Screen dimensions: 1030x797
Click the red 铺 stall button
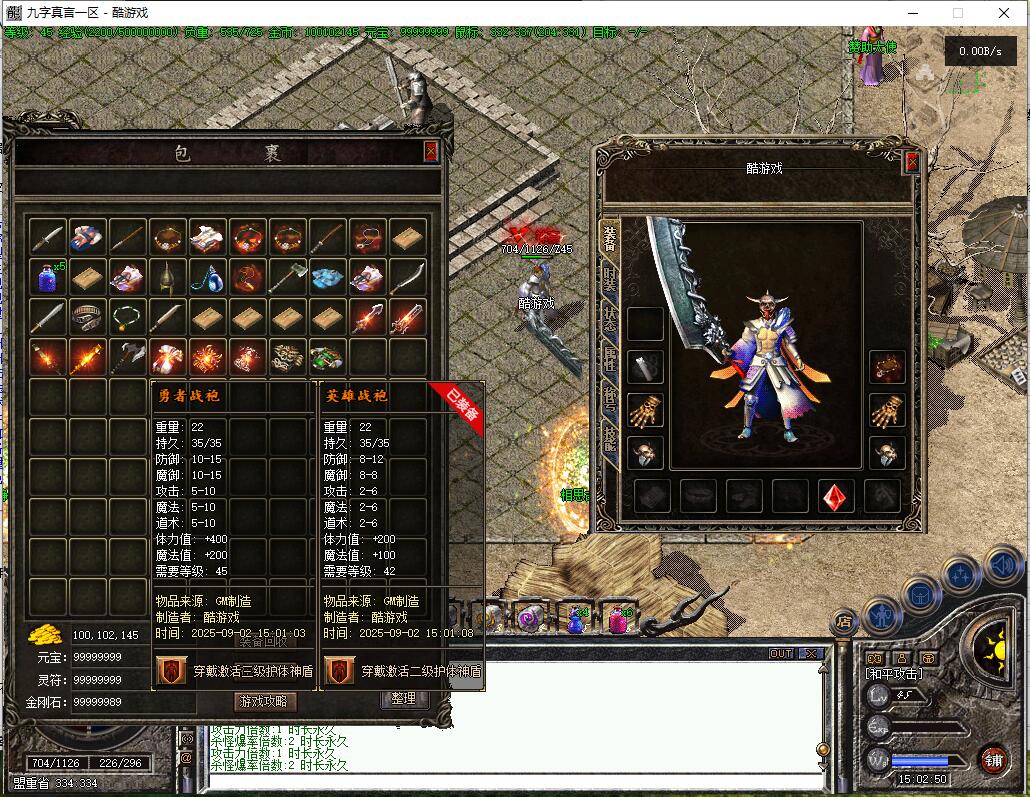993,758
